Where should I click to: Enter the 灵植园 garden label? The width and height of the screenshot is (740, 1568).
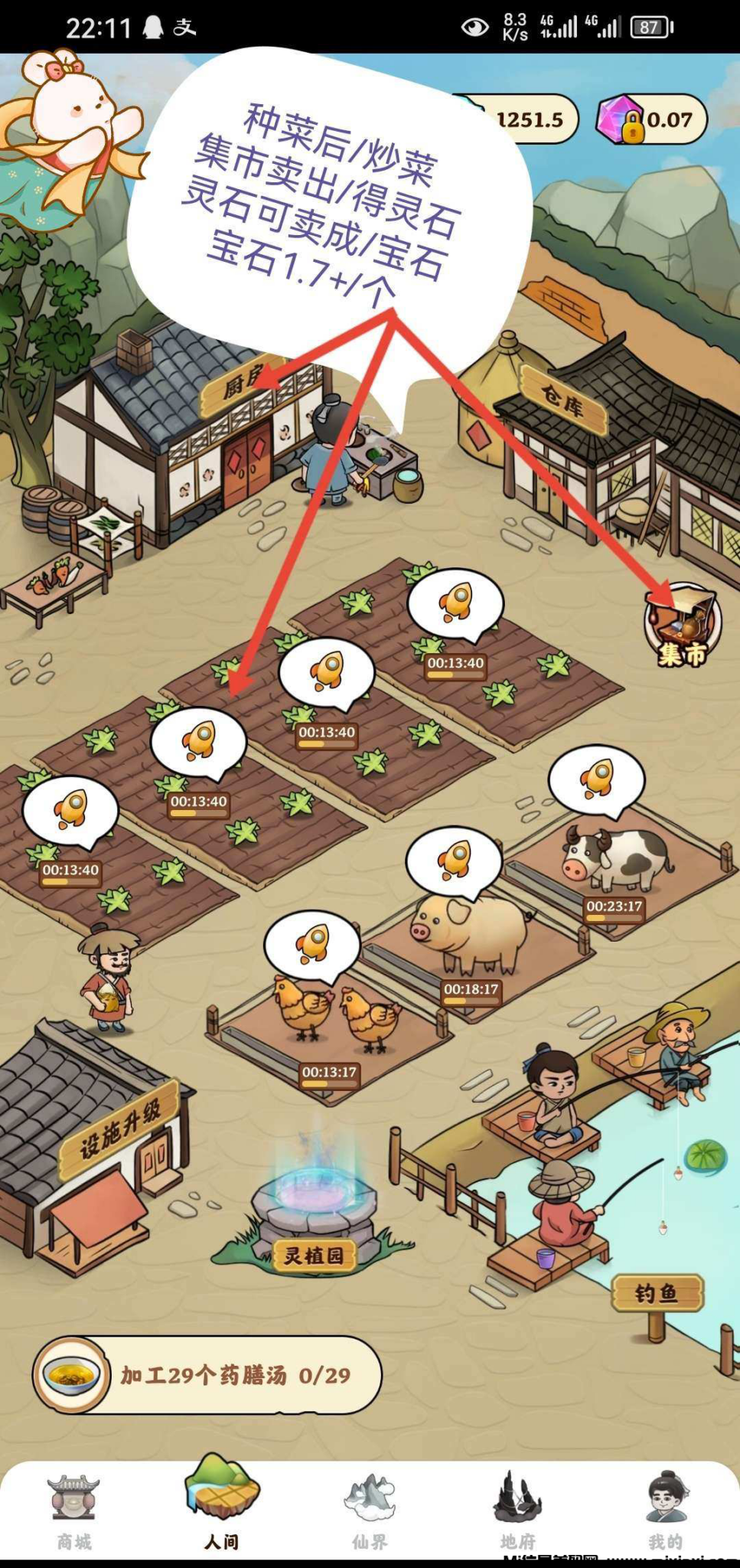point(315,1256)
